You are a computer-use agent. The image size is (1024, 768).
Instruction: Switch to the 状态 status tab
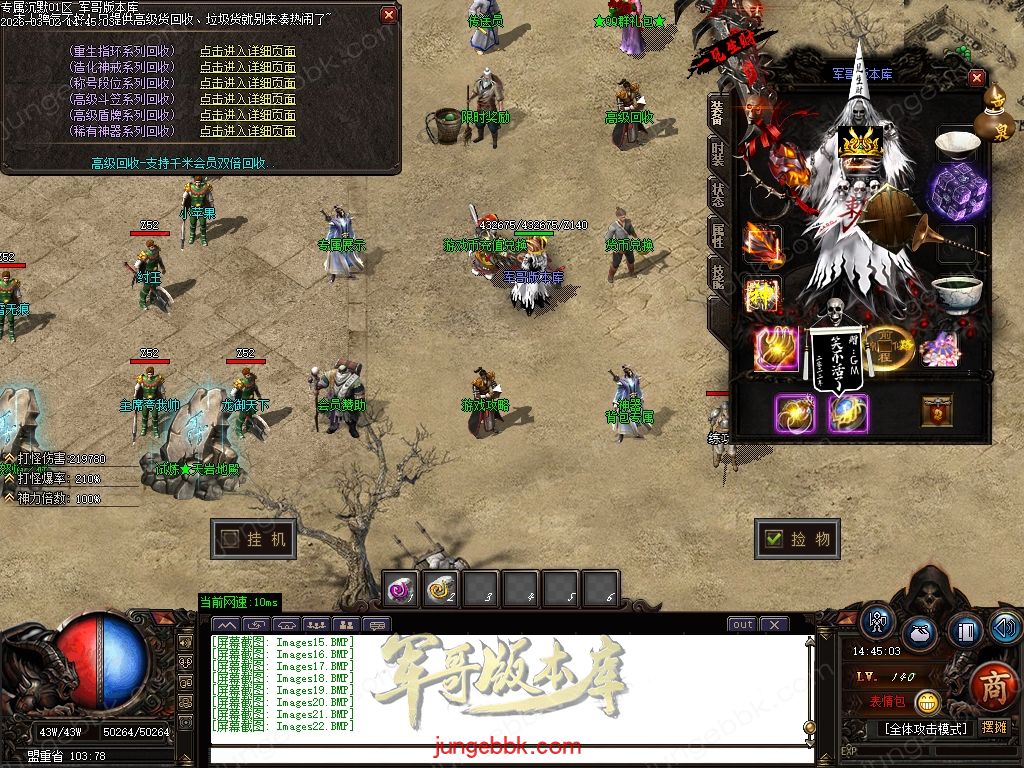[x=717, y=194]
